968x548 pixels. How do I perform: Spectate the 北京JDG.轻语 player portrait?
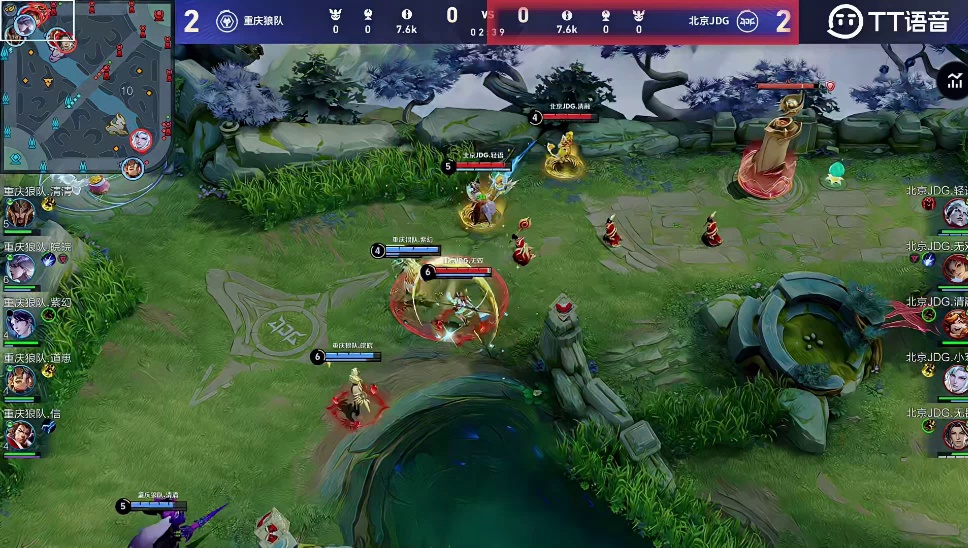954,212
